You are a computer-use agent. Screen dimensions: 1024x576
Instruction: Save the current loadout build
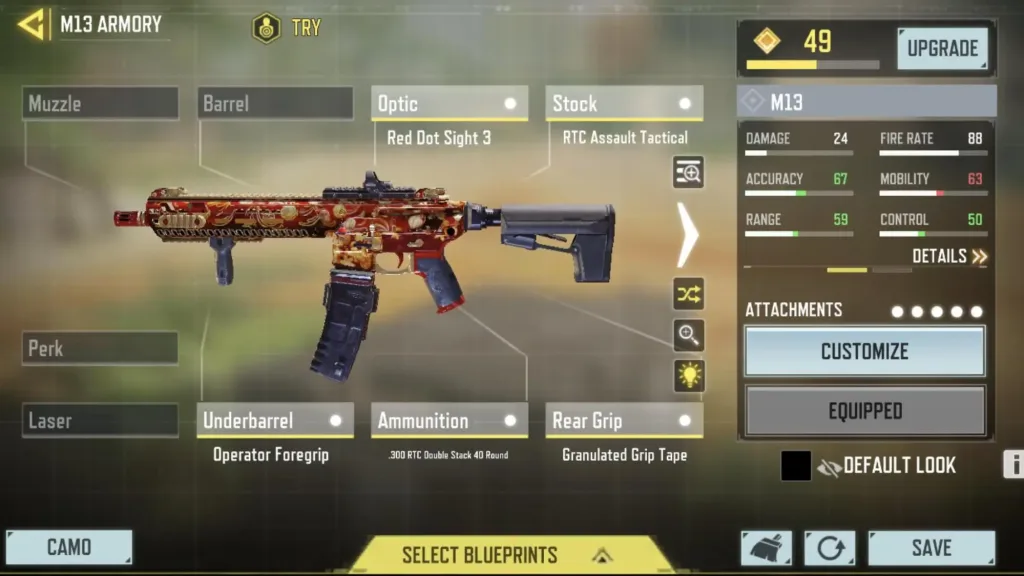click(x=931, y=548)
